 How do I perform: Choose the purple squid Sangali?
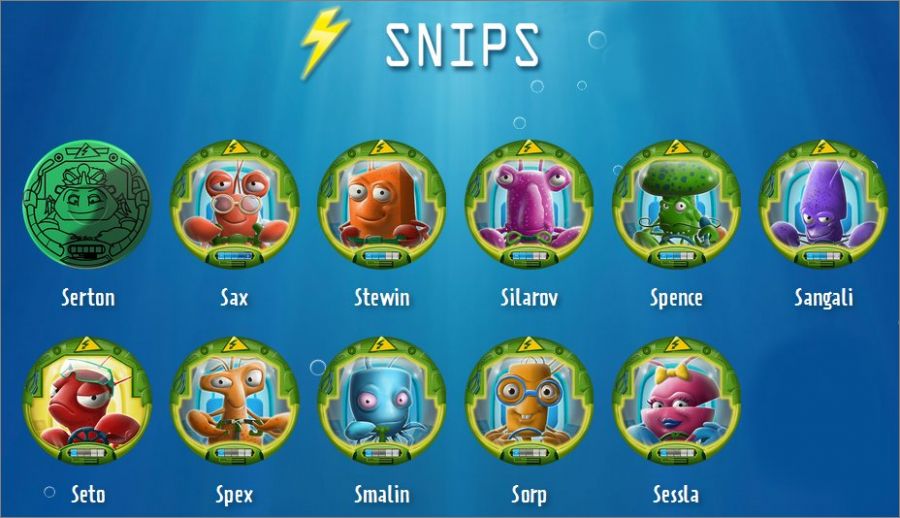pos(823,203)
